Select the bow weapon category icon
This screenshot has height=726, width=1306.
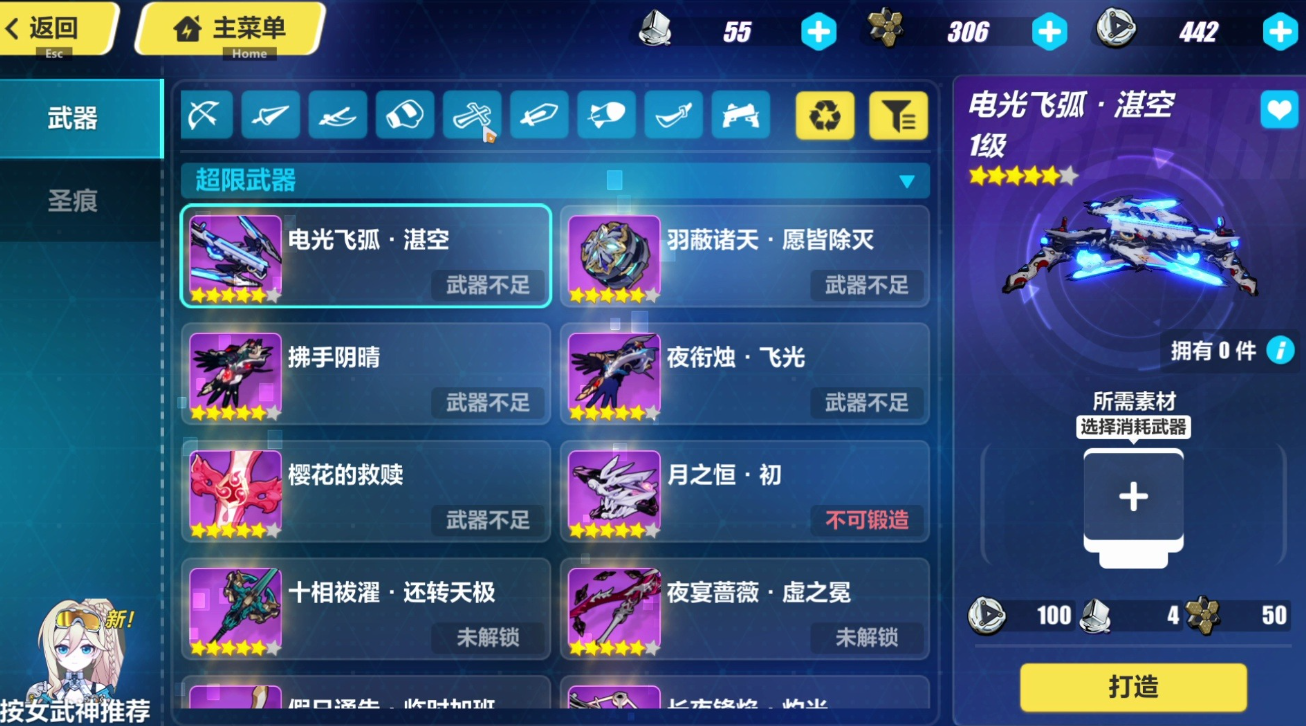pos(205,114)
